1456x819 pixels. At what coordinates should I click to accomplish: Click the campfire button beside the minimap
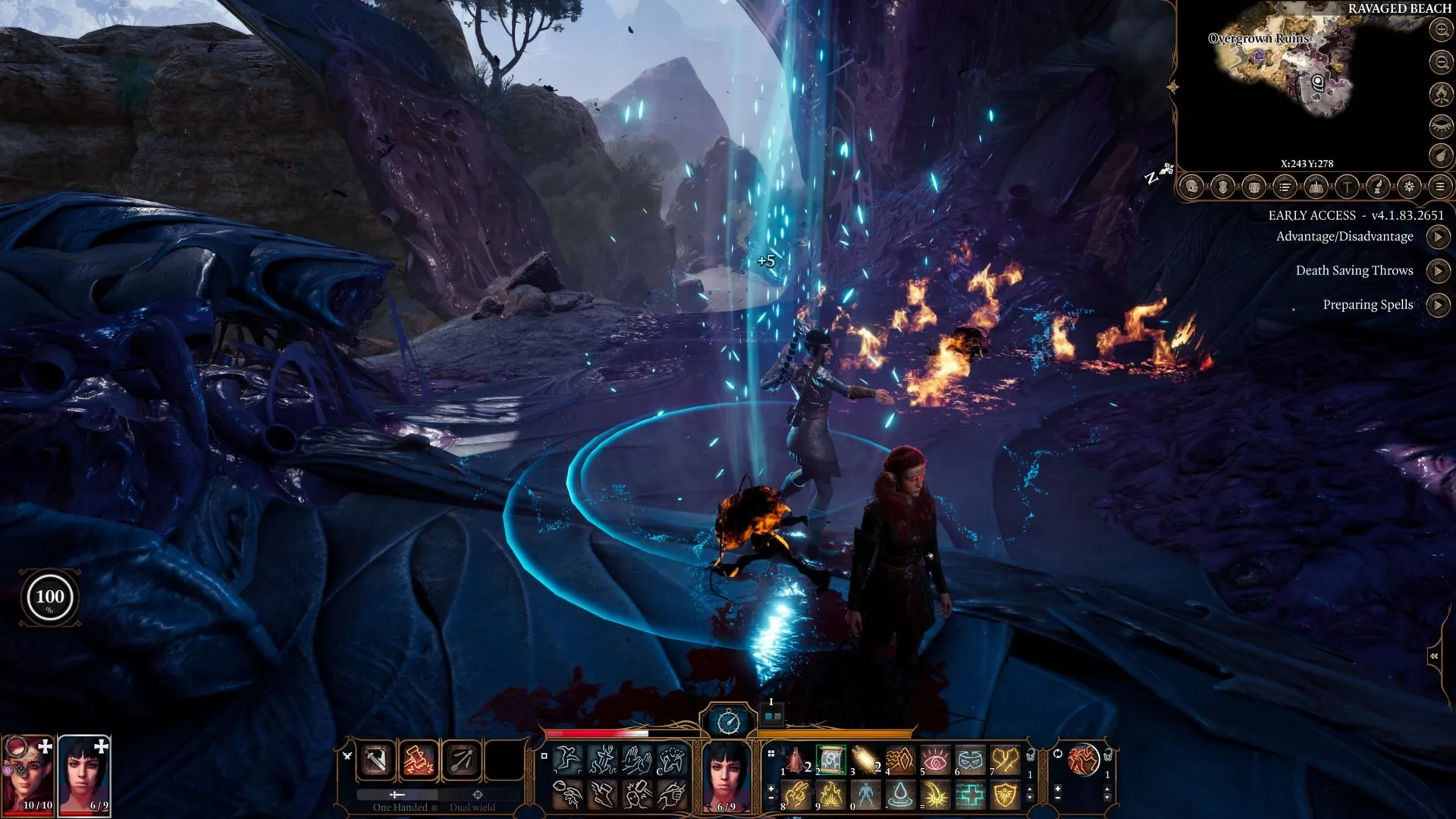click(1441, 93)
